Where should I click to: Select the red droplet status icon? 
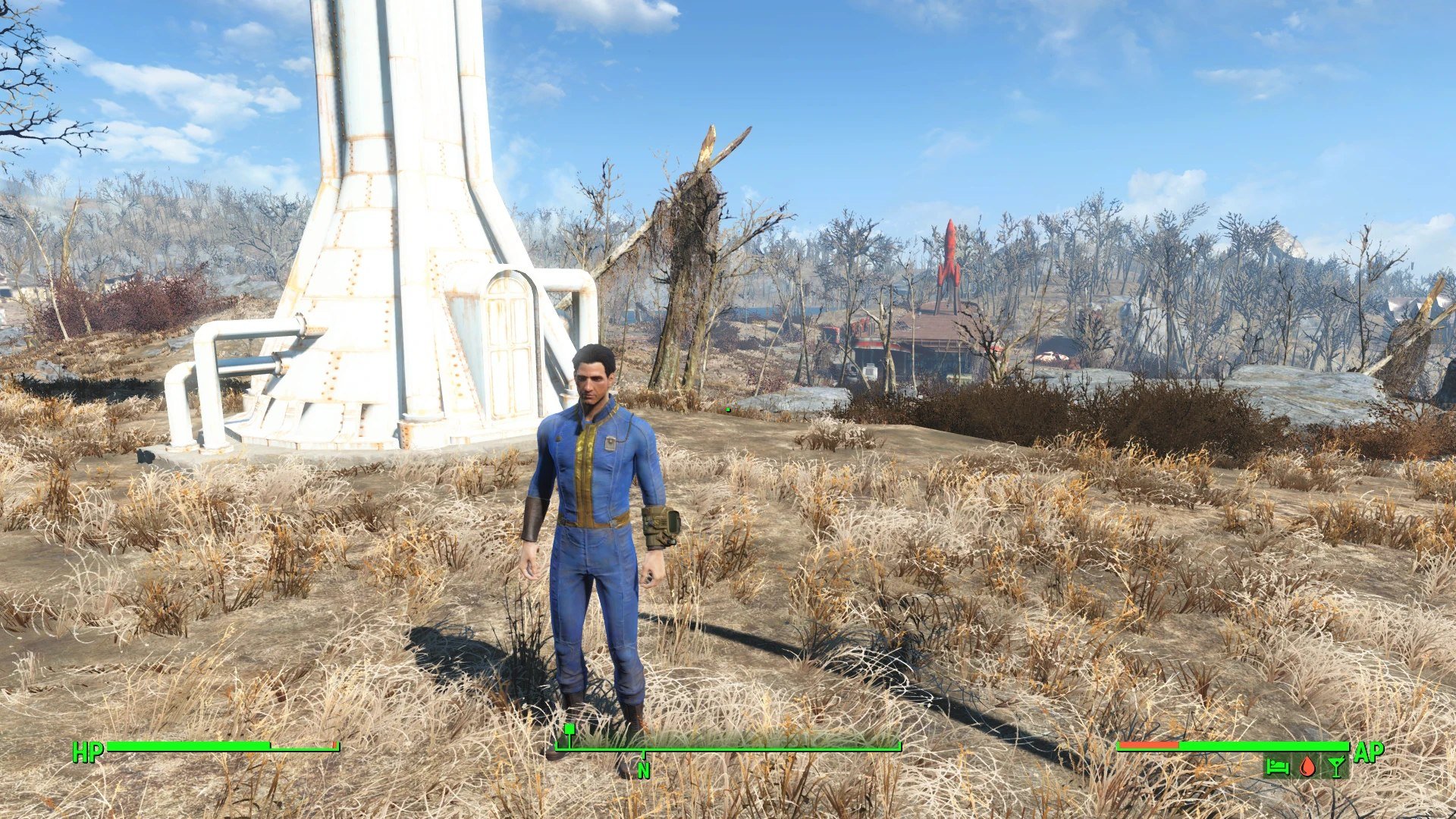click(1307, 767)
